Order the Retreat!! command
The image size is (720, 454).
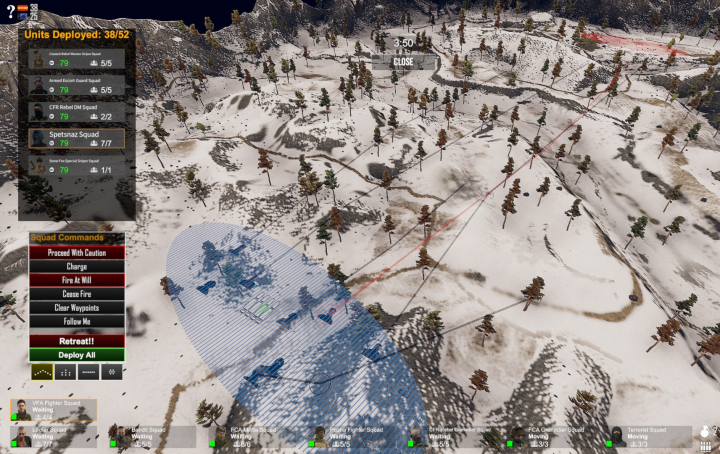coord(76,340)
